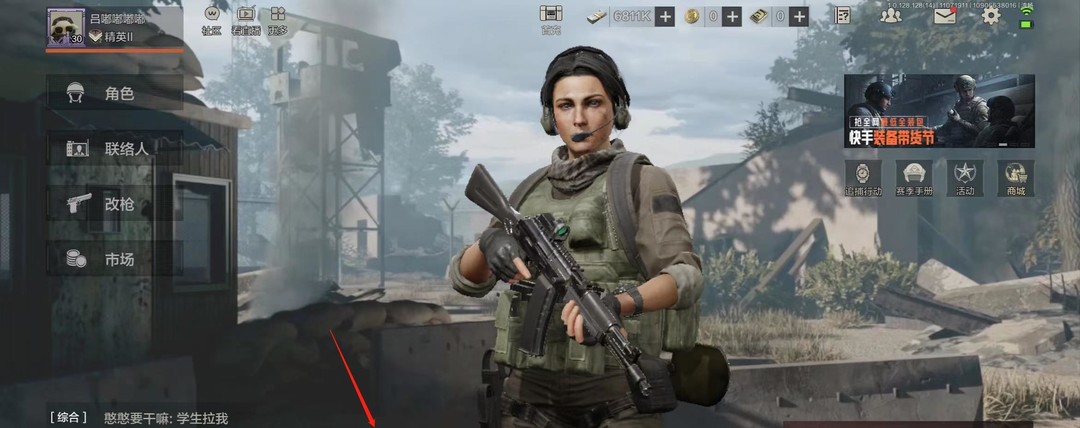Open the 仓库 warehouse icon
The image size is (1080, 428).
click(551, 17)
